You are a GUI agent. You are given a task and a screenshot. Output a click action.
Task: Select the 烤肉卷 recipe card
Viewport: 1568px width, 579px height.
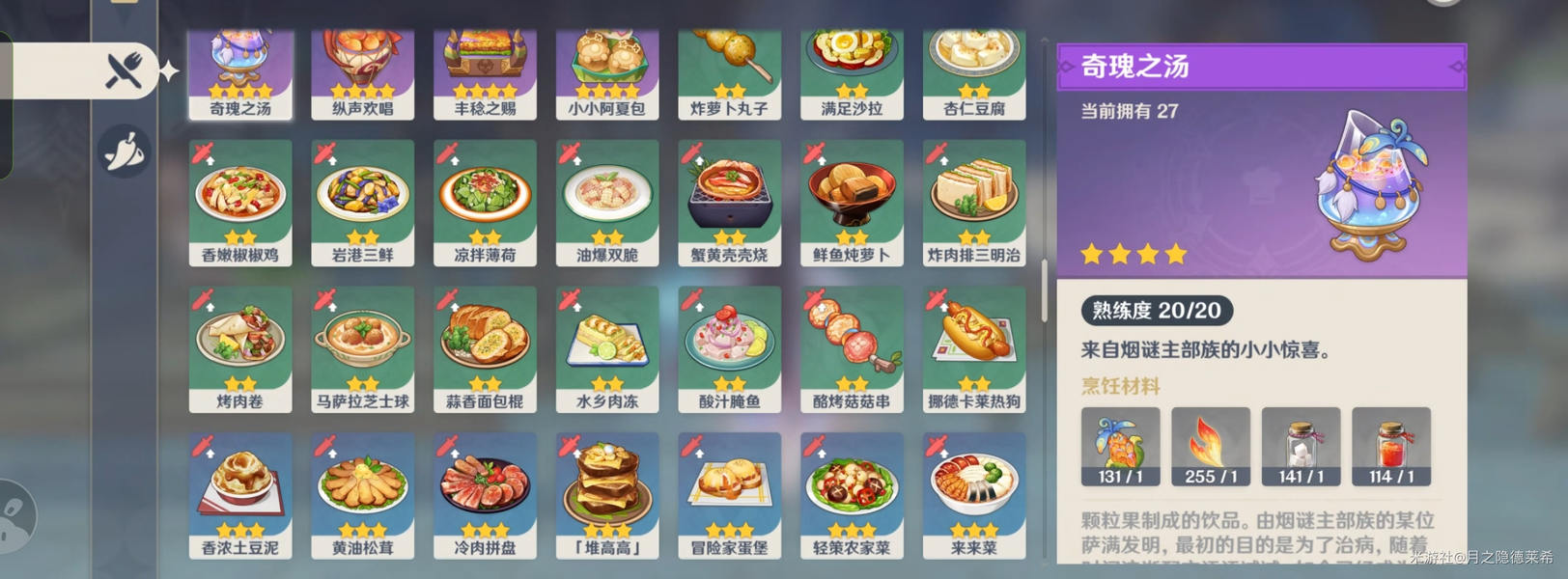click(x=240, y=349)
